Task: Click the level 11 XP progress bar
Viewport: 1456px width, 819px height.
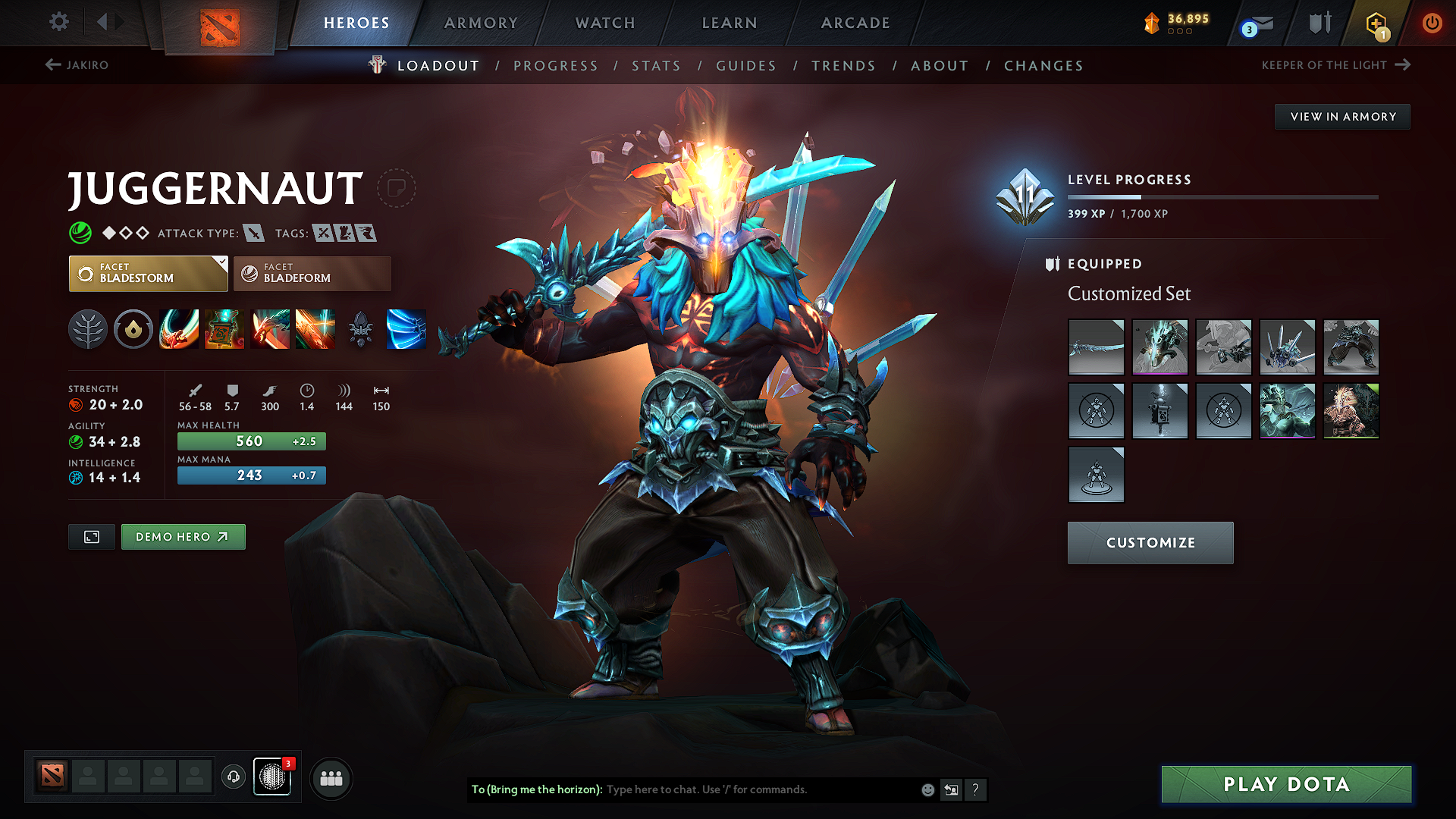Action: pos(1222,197)
